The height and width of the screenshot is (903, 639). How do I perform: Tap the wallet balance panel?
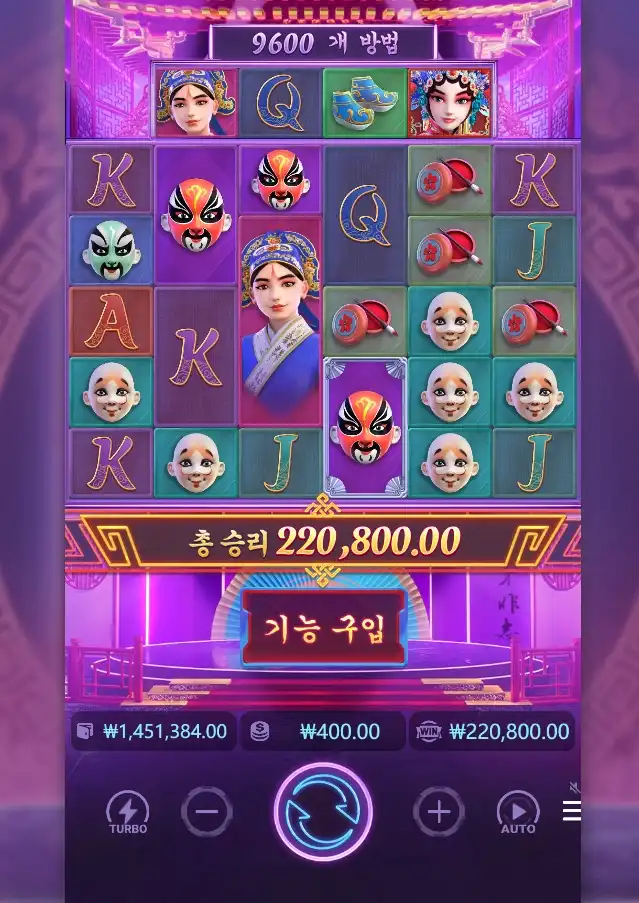coord(154,731)
